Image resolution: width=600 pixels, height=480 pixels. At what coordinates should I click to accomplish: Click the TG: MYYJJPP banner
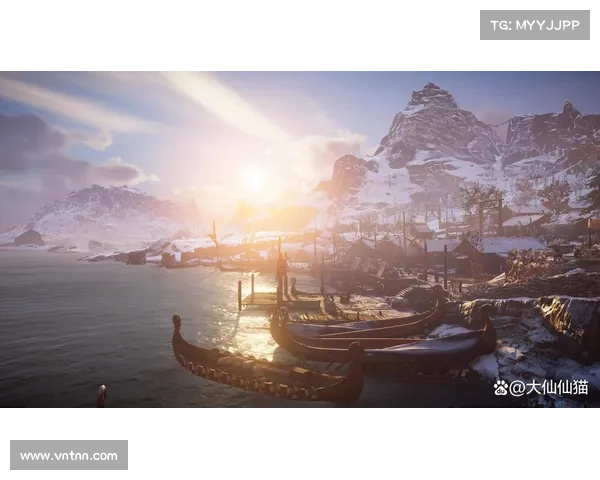pos(535,24)
